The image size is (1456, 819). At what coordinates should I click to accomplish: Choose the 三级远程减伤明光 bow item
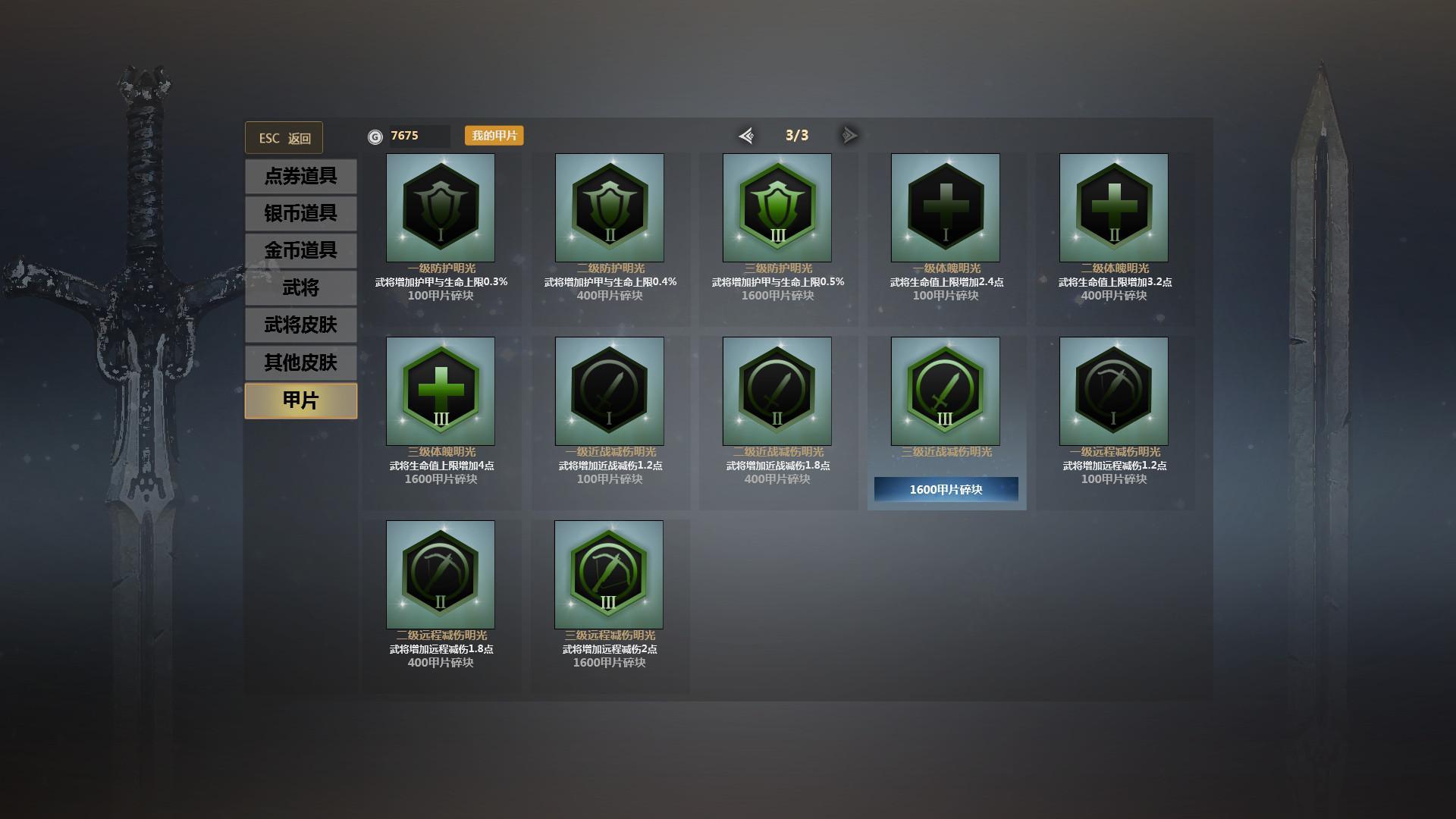[609, 575]
